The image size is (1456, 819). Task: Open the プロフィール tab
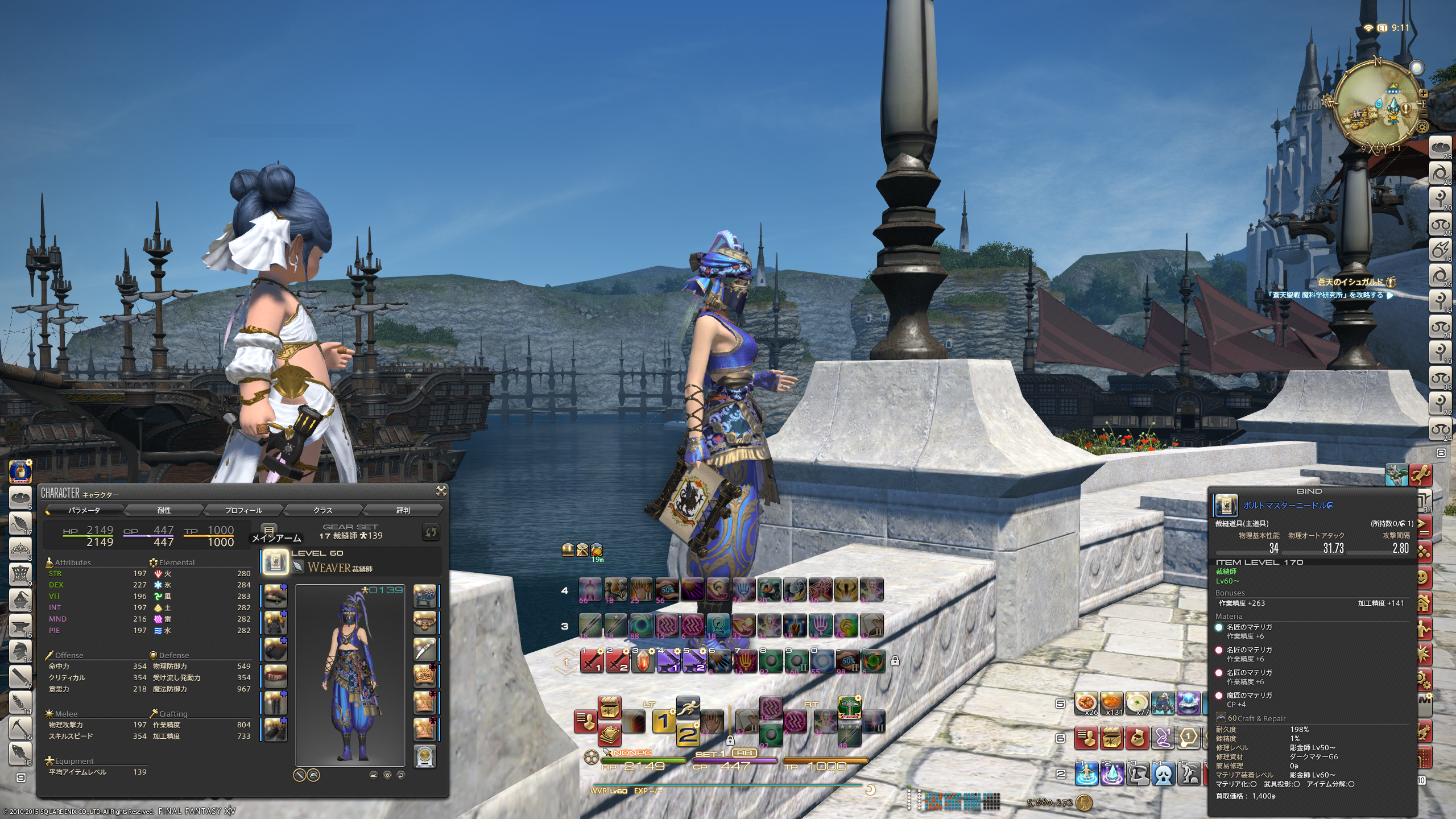click(243, 510)
